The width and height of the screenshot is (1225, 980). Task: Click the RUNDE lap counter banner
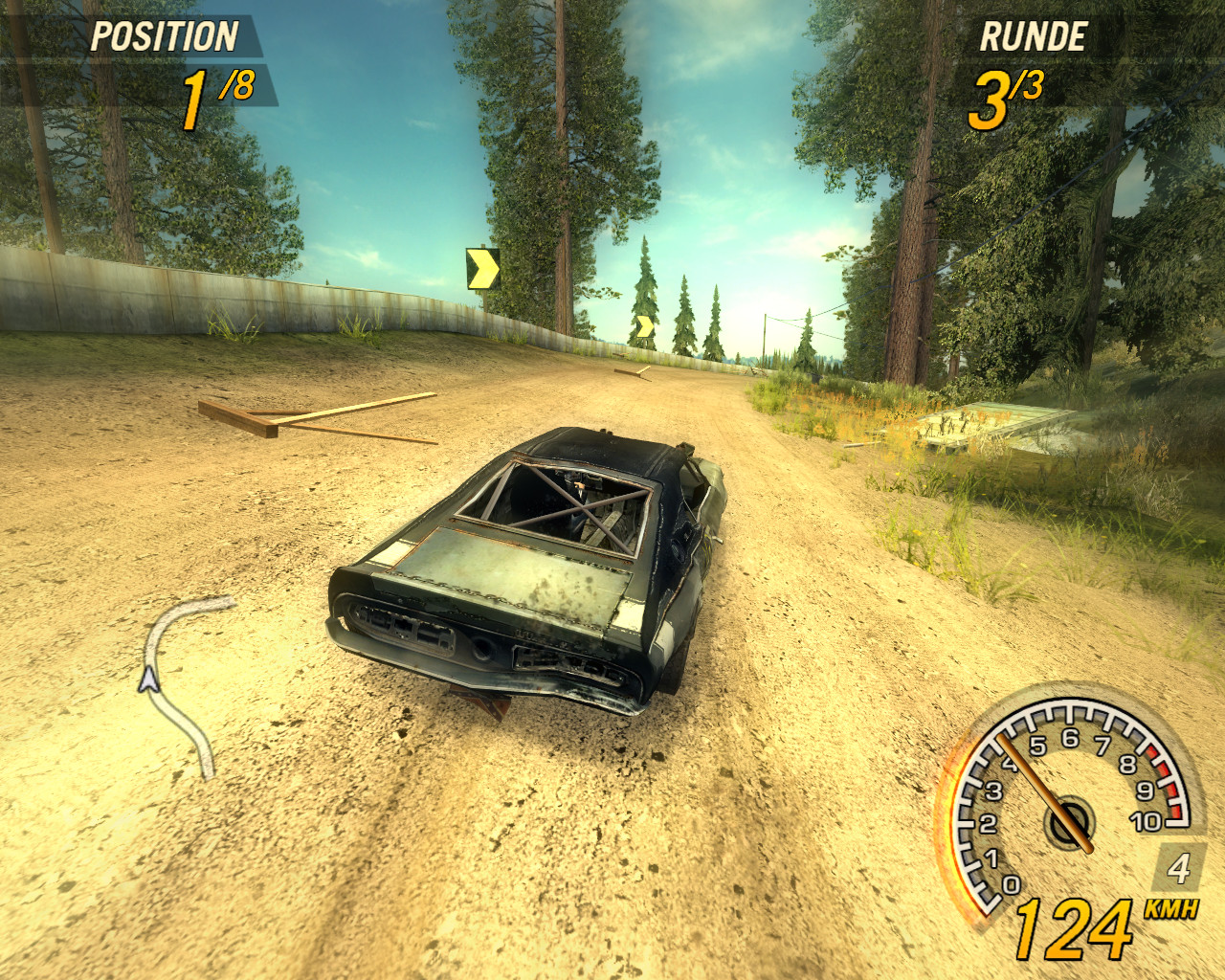click(x=1034, y=38)
